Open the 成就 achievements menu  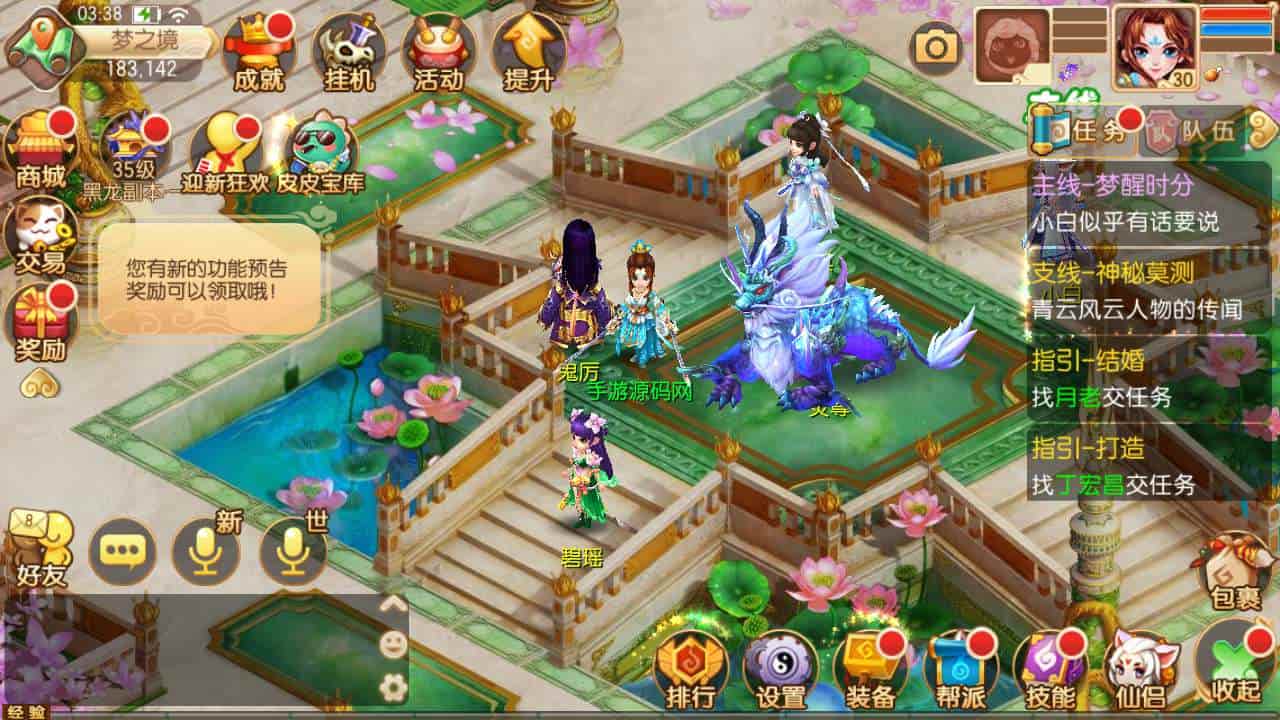tap(258, 52)
